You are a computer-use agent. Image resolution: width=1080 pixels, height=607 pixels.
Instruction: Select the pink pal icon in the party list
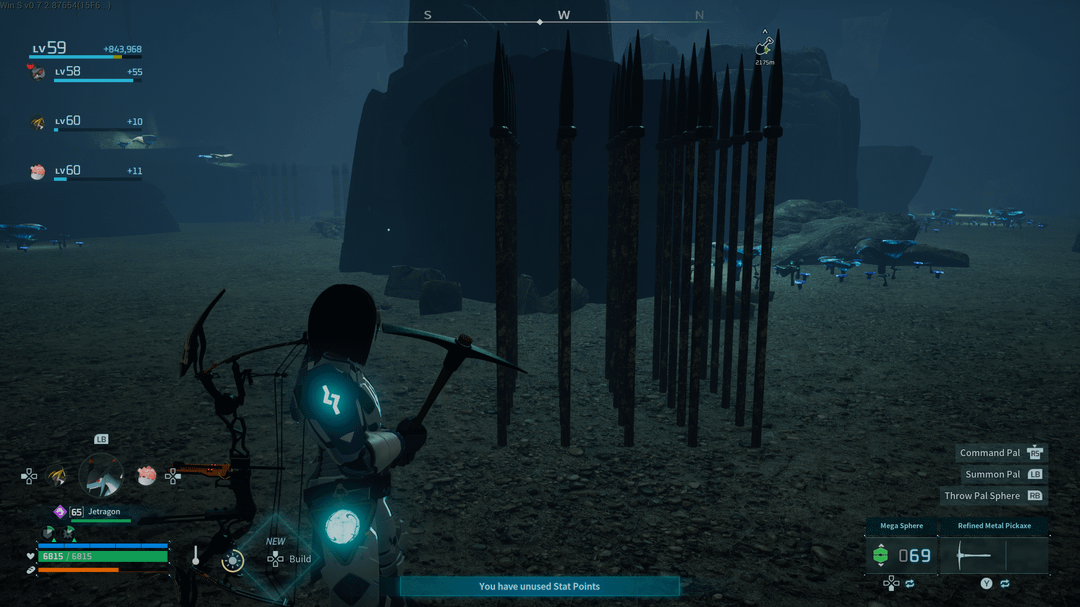pos(38,172)
